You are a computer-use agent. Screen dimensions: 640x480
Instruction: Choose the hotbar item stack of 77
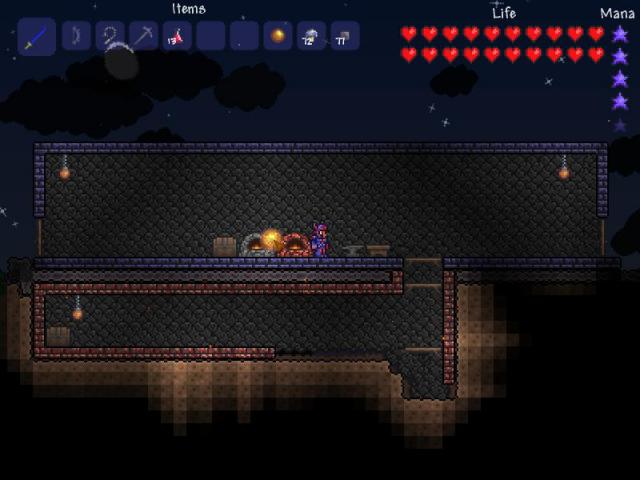coord(344,37)
